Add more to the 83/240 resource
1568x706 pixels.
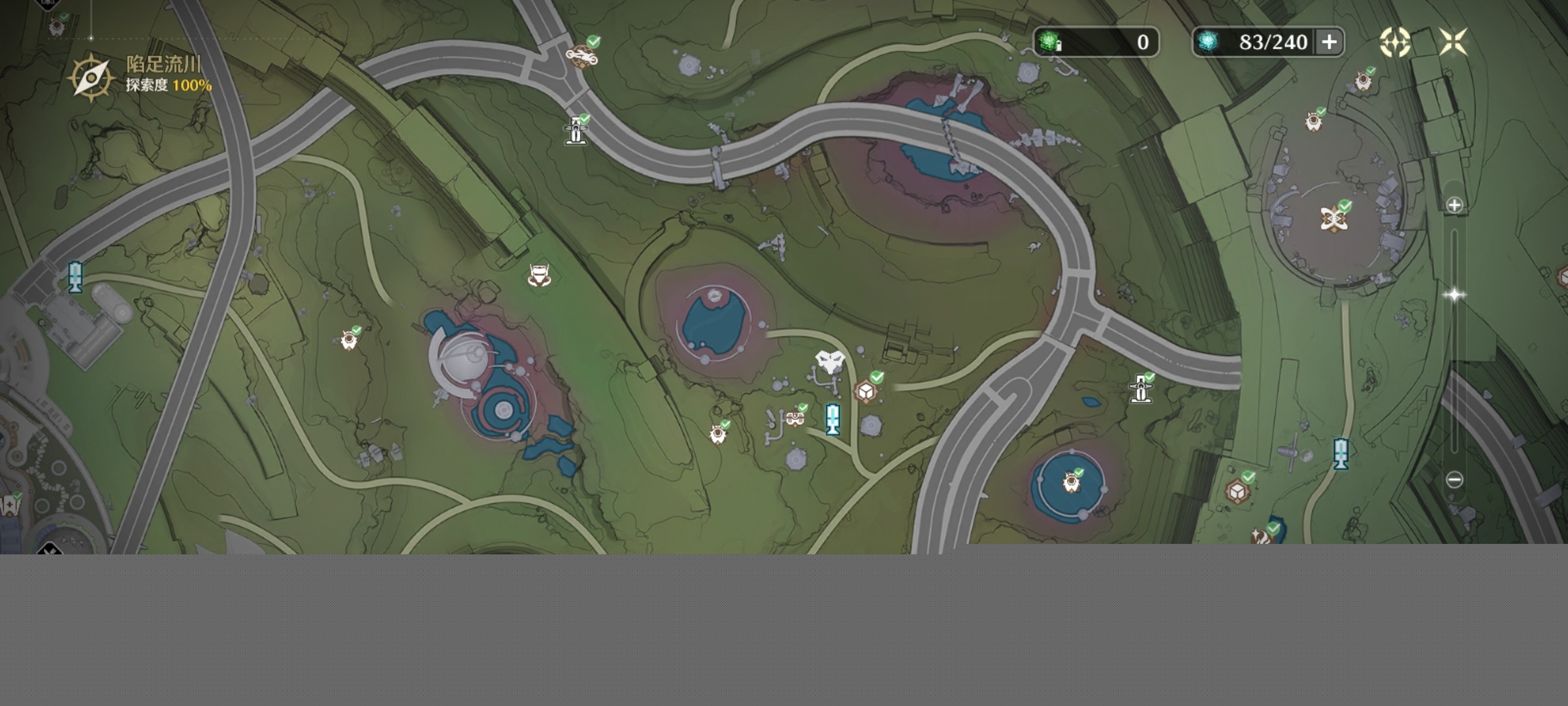(x=1329, y=42)
